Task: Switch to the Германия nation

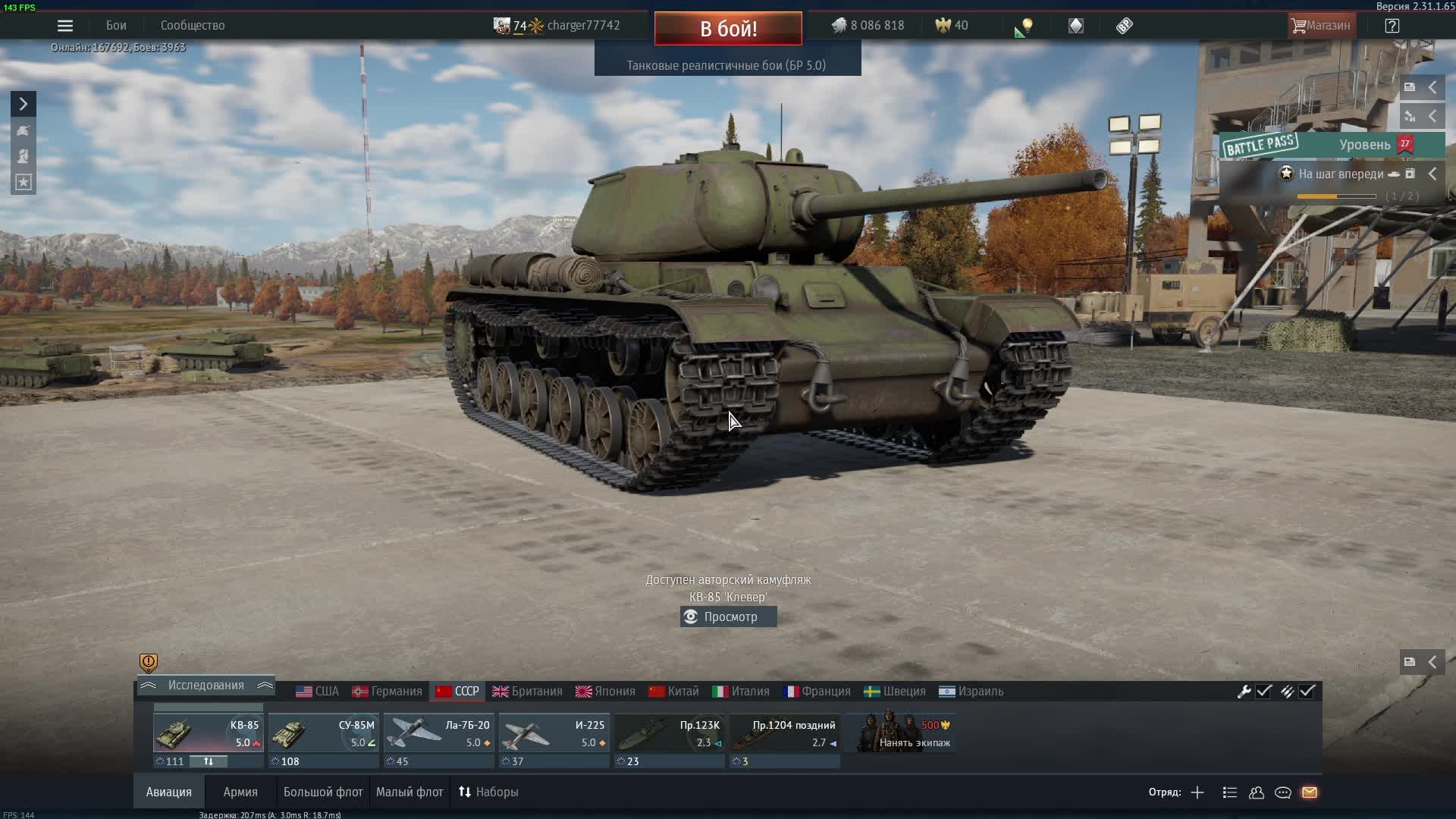Action: 387,692
